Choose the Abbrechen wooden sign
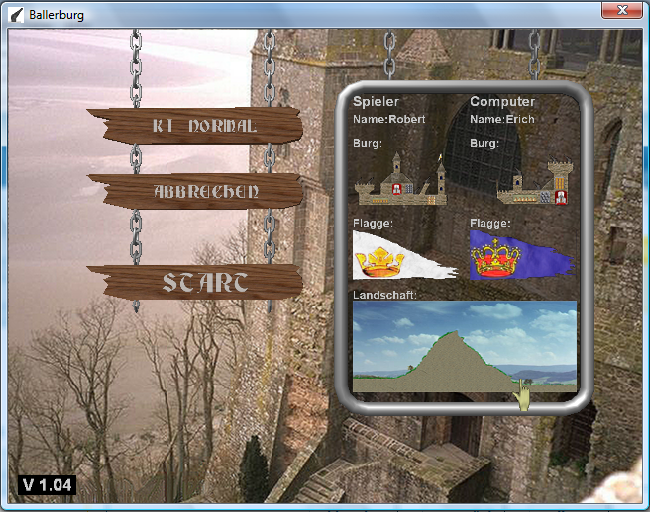This screenshot has height=512, width=650. click(x=195, y=191)
